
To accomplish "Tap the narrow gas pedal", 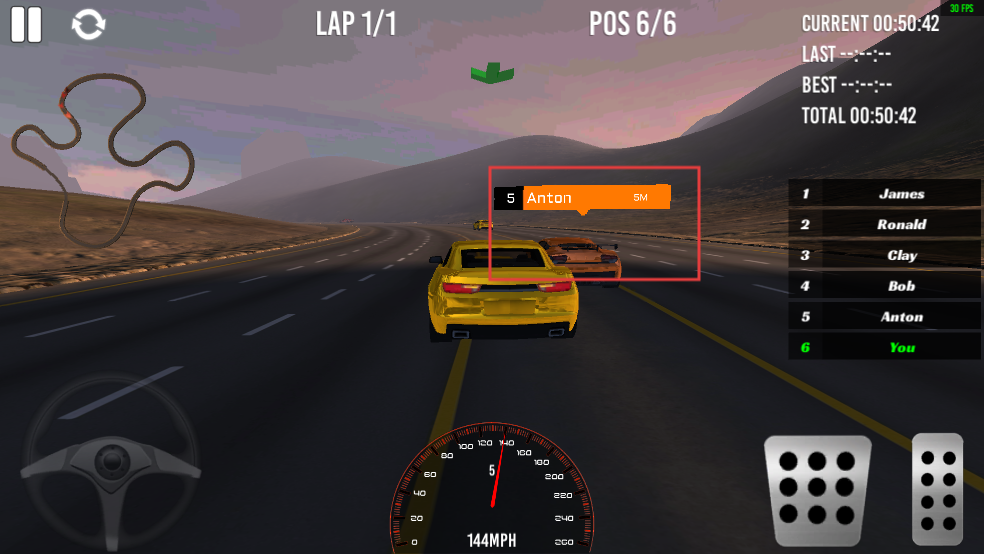I will click(938, 489).
